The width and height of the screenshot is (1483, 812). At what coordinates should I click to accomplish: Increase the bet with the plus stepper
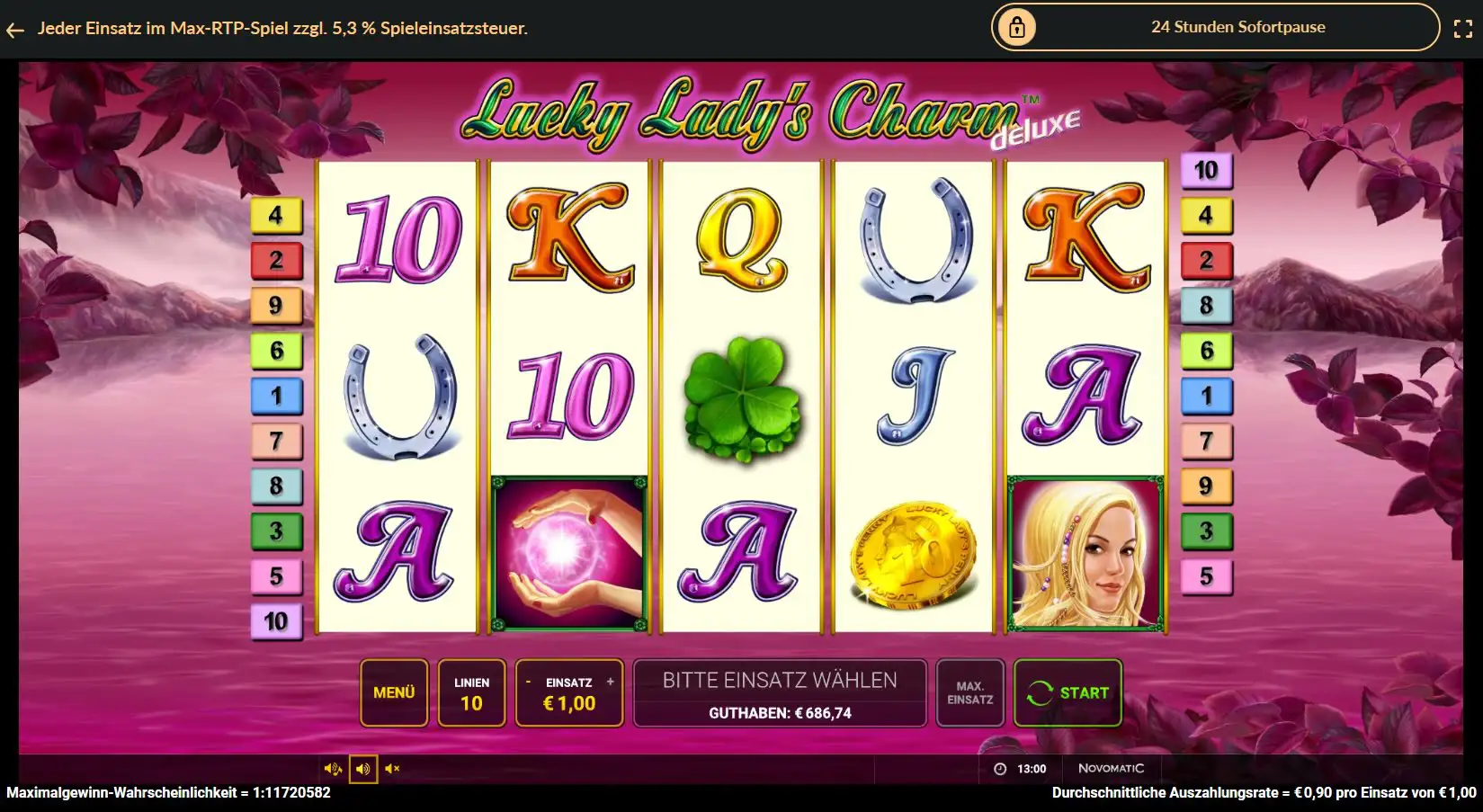coord(610,681)
